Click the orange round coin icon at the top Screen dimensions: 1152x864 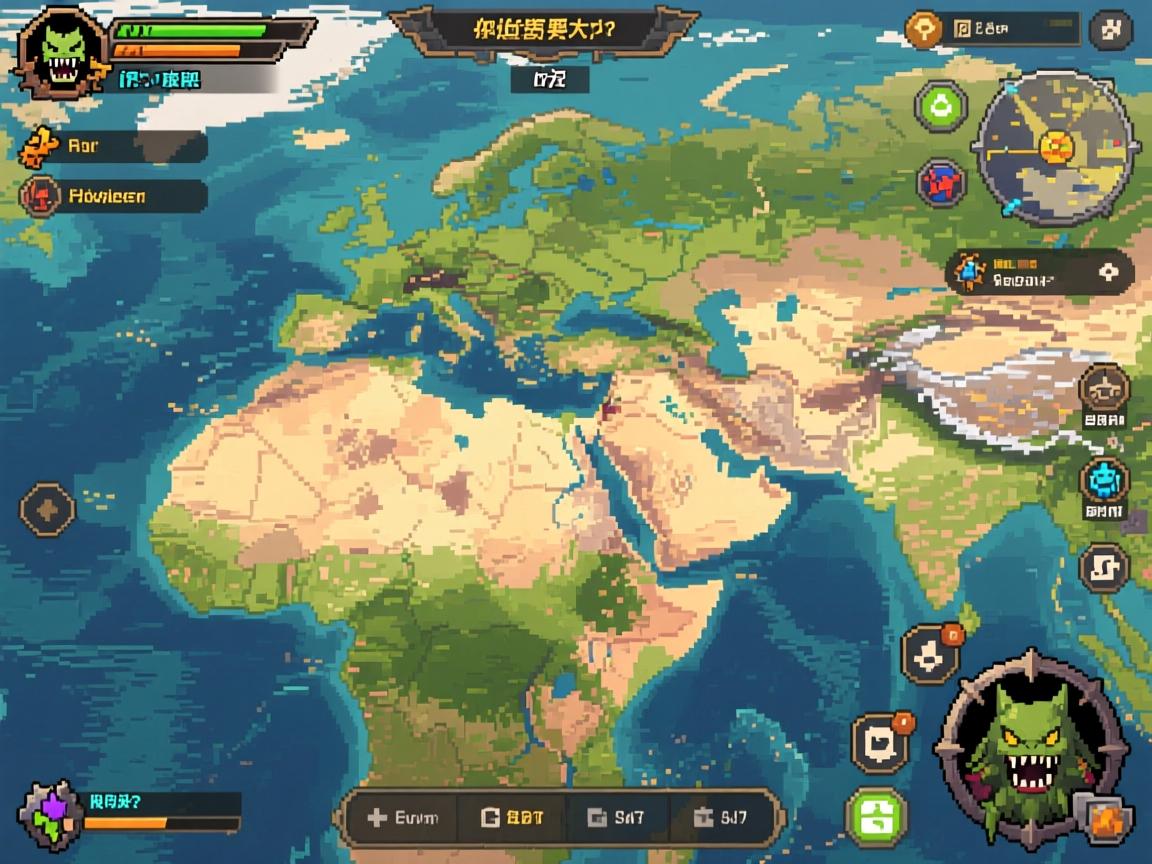point(925,30)
